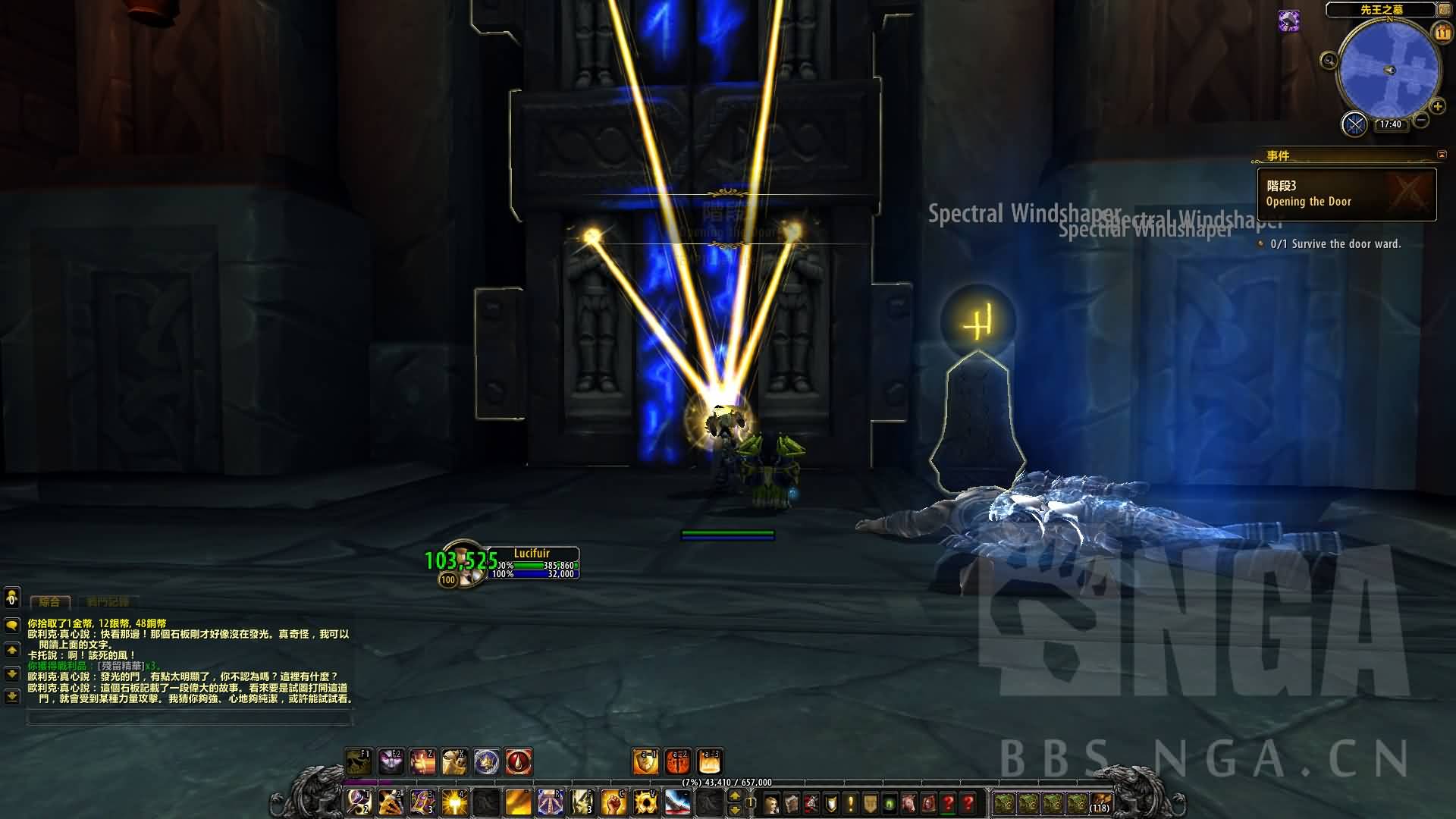Toggle the minimap tracking magnifier button
The height and width of the screenshot is (819, 1456).
pyautogui.click(x=1329, y=61)
